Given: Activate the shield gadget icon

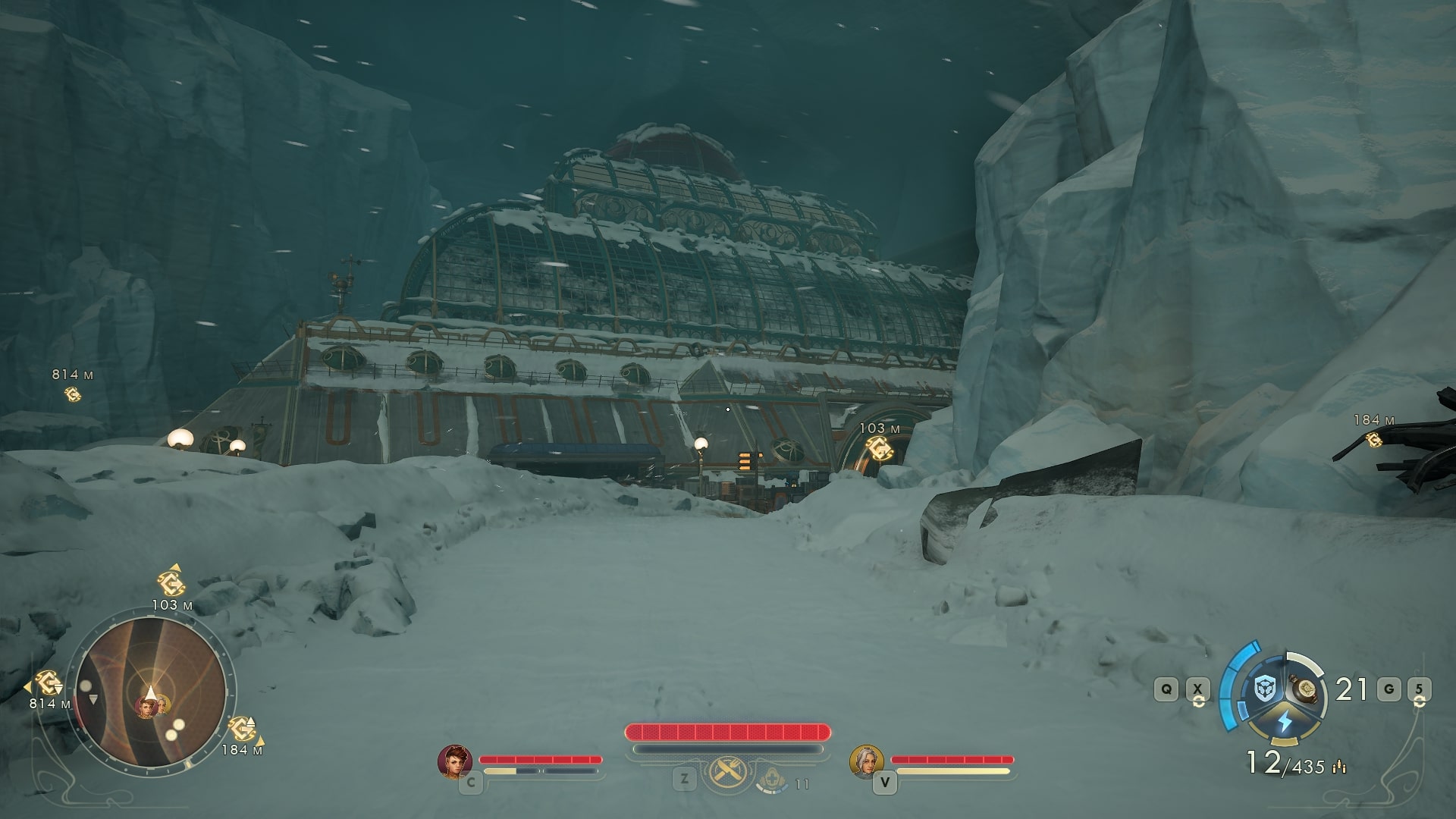Looking at the screenshot, I should 1264,689.
